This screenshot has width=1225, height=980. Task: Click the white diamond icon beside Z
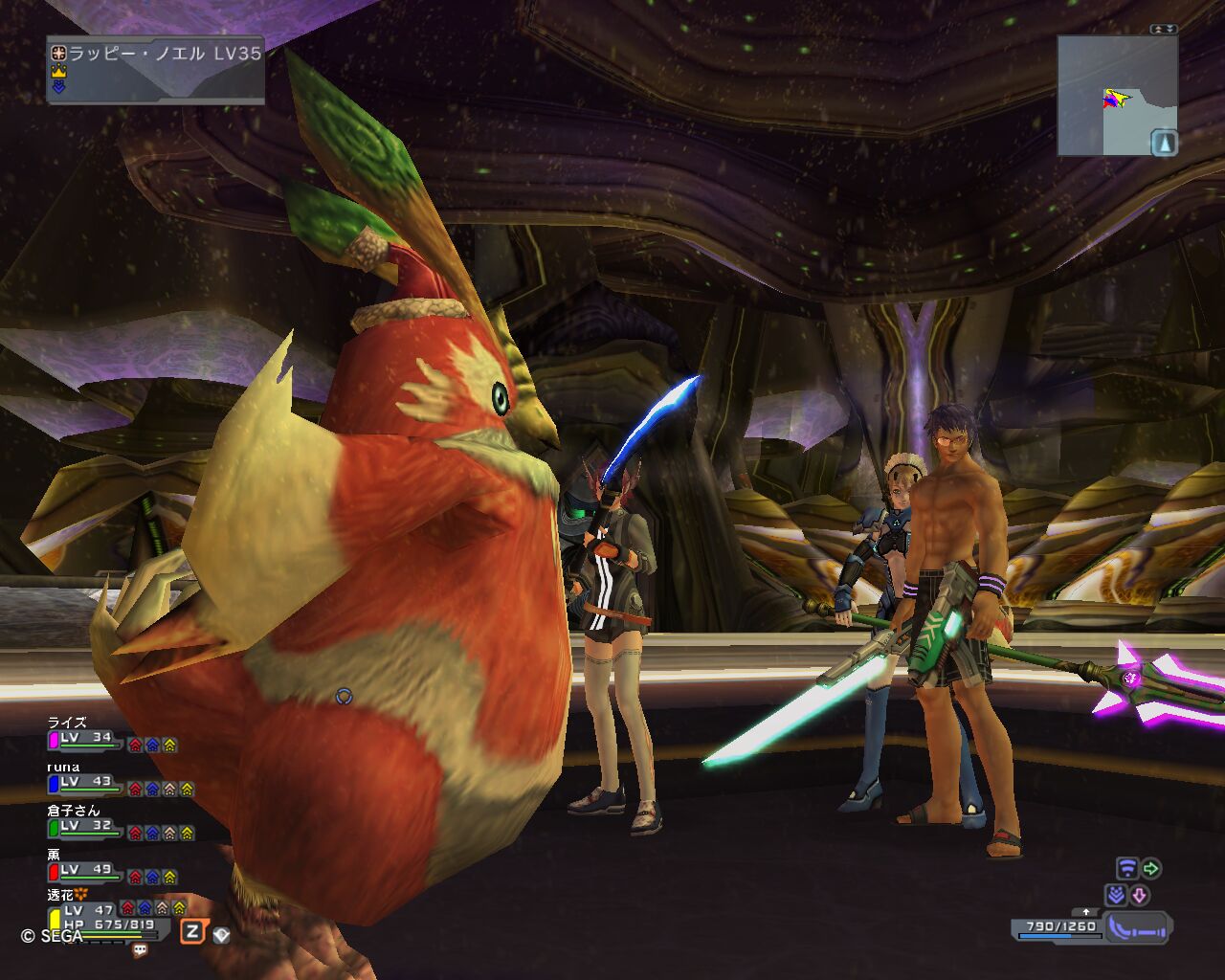[221, 934]
